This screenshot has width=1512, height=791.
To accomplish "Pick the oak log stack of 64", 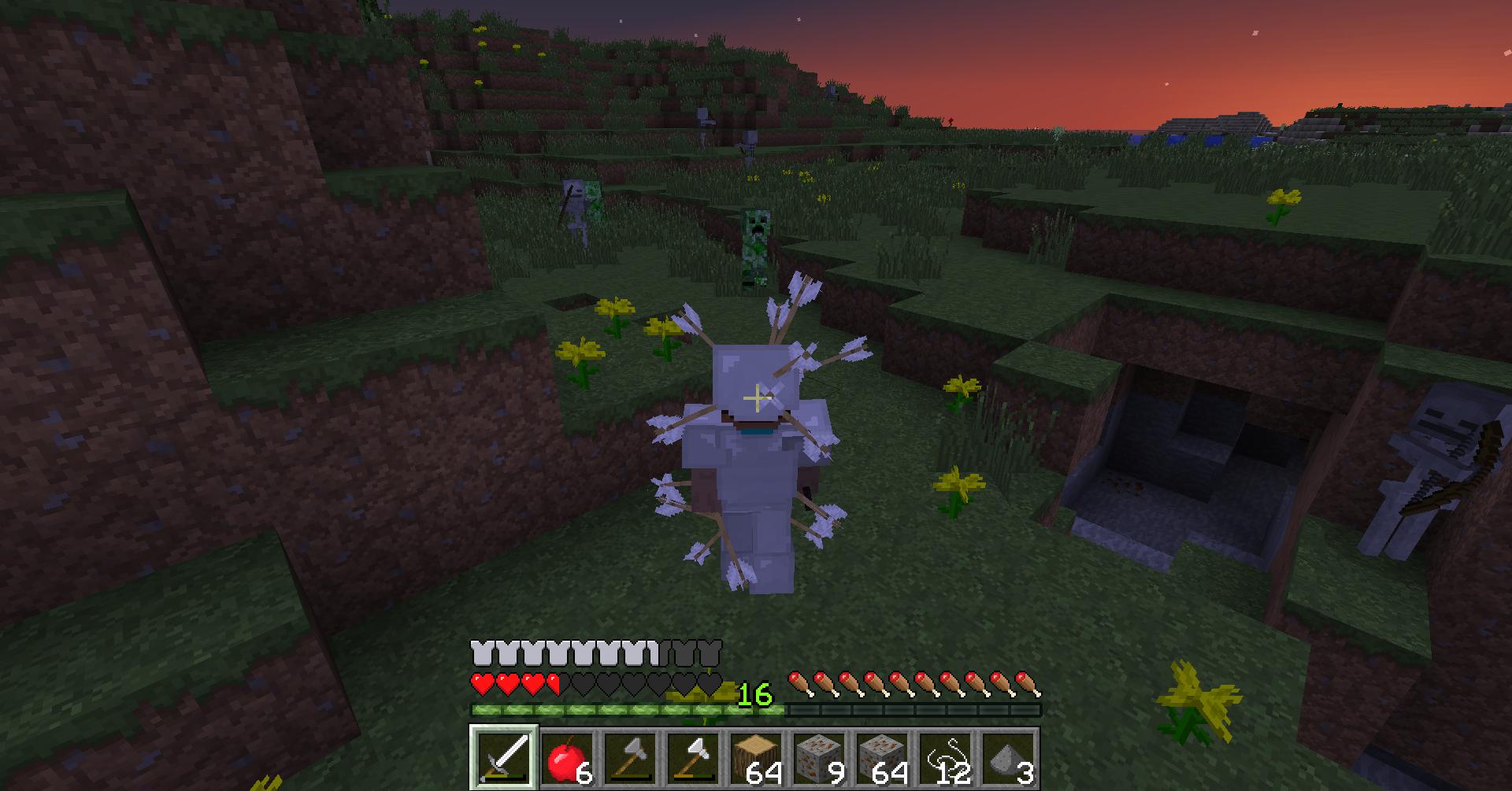I will coord(757,758).
